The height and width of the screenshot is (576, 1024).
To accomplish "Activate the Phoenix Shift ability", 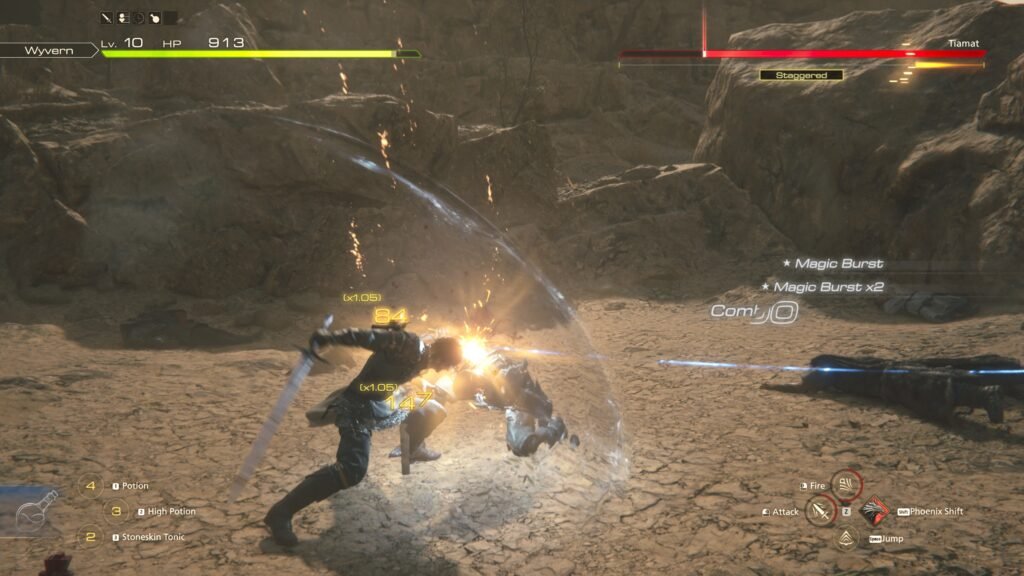I will pos(874,512).
